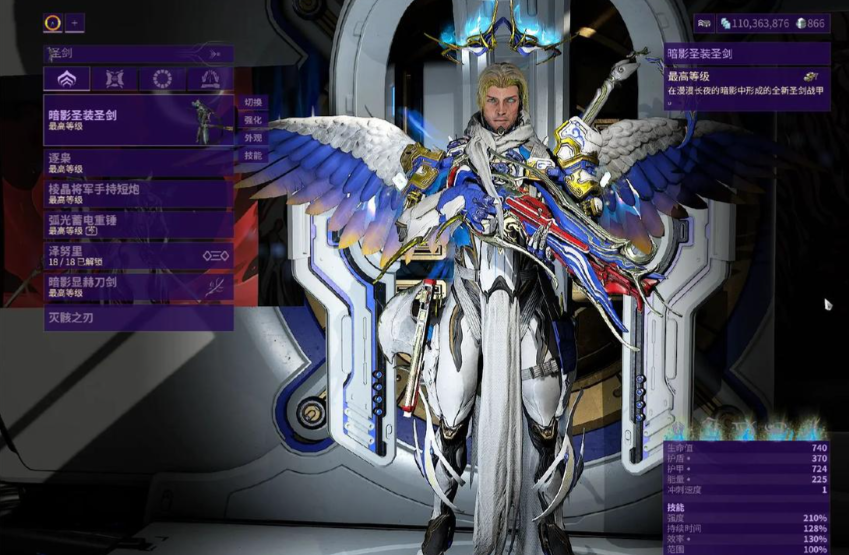Open the 弧光蓄电重锤 melee slot

pos(138,224)
